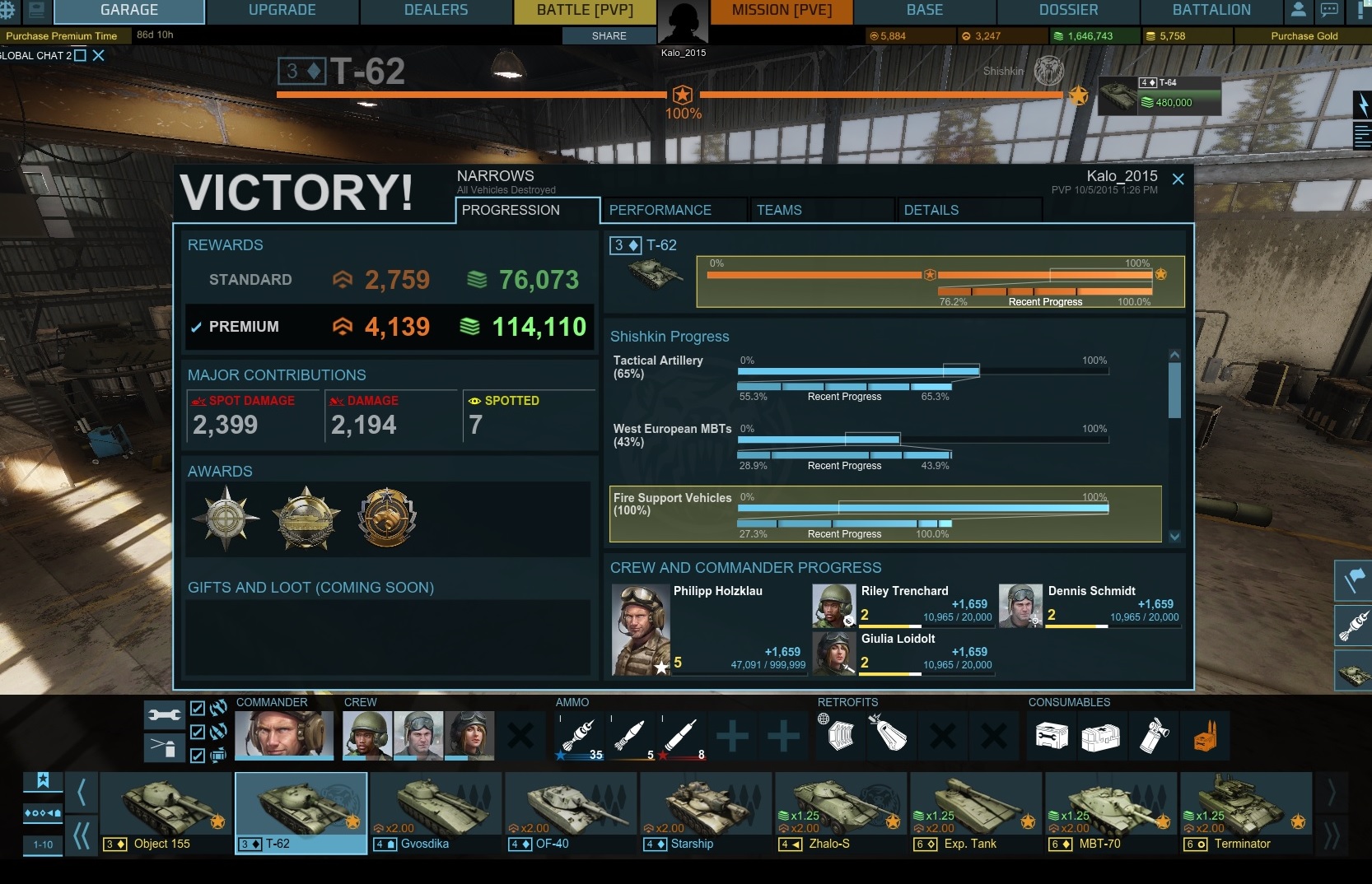Screen dimensions: 1372x884
Task: Select the MBT-70 tank
Action: (1111, 812)
